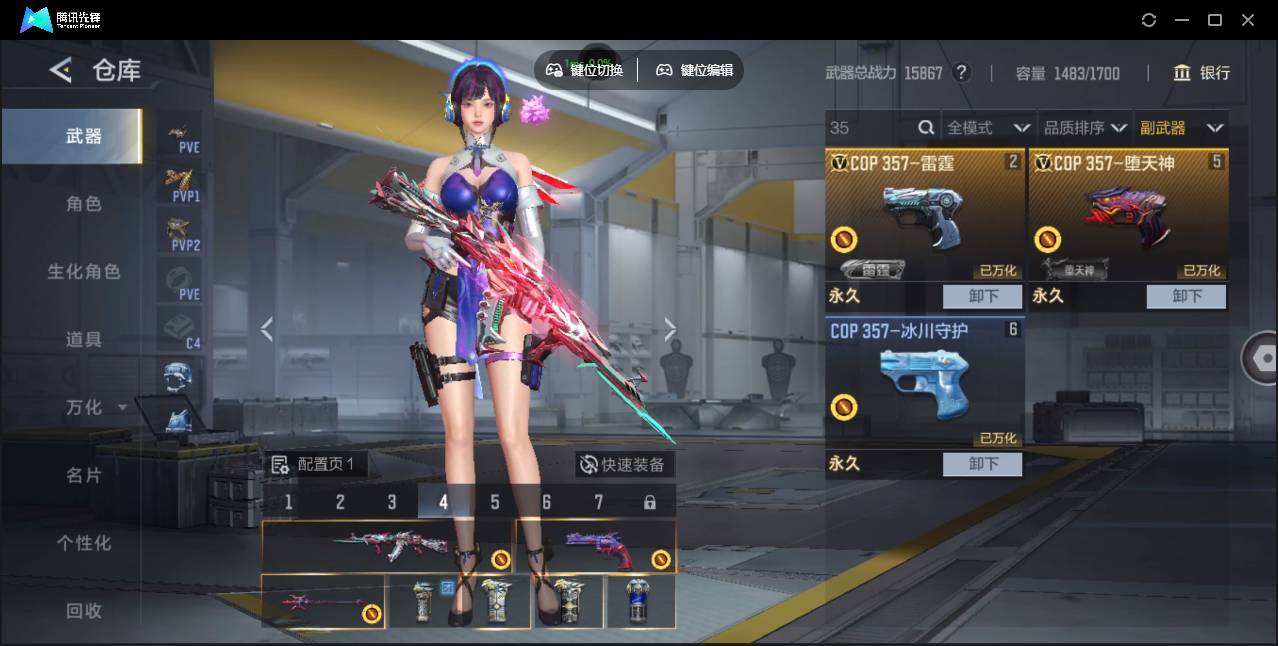Open the 生化角色 category
The height and width of the screenshot is (646, 1278).
84,272
